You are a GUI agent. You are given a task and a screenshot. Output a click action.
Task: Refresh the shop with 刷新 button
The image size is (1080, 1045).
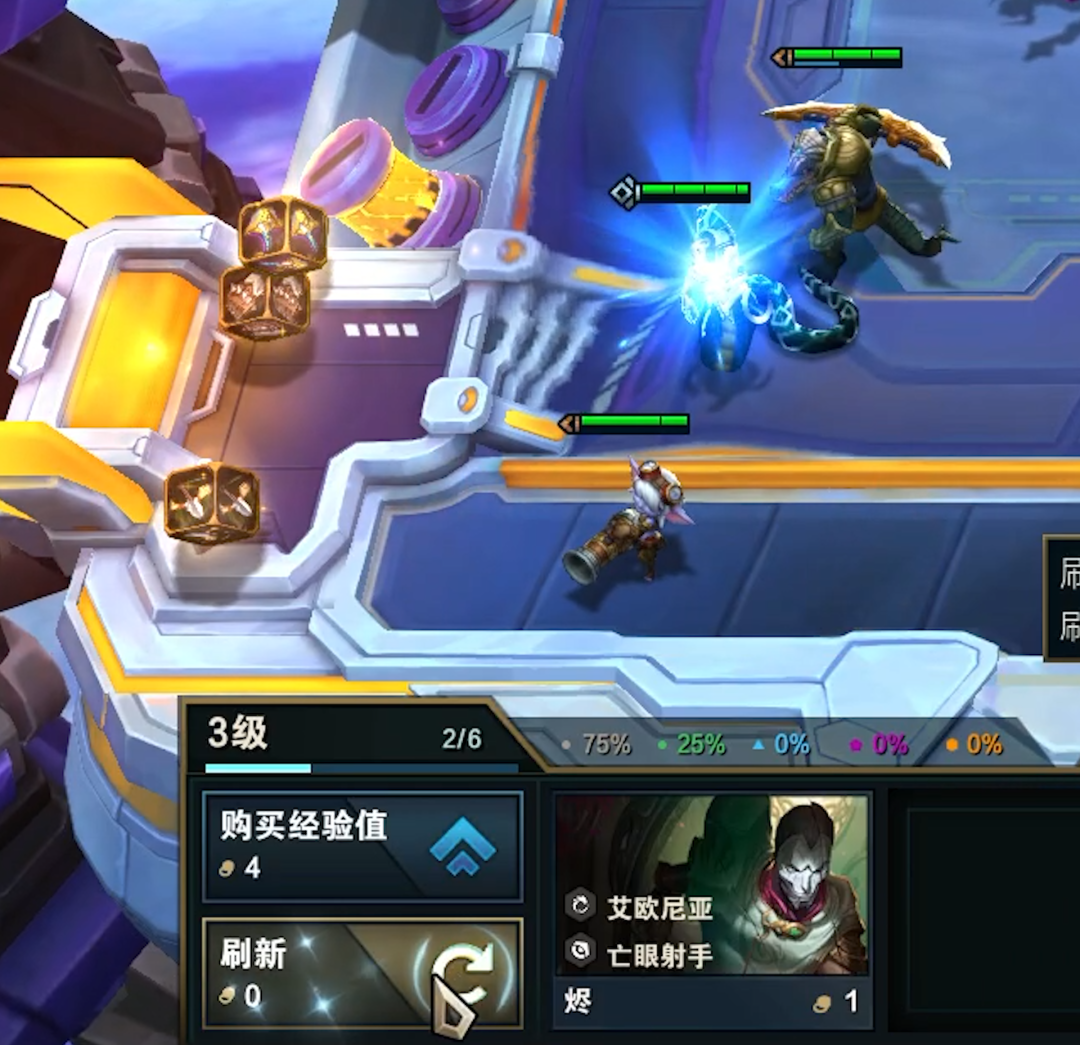coord(362,972)
